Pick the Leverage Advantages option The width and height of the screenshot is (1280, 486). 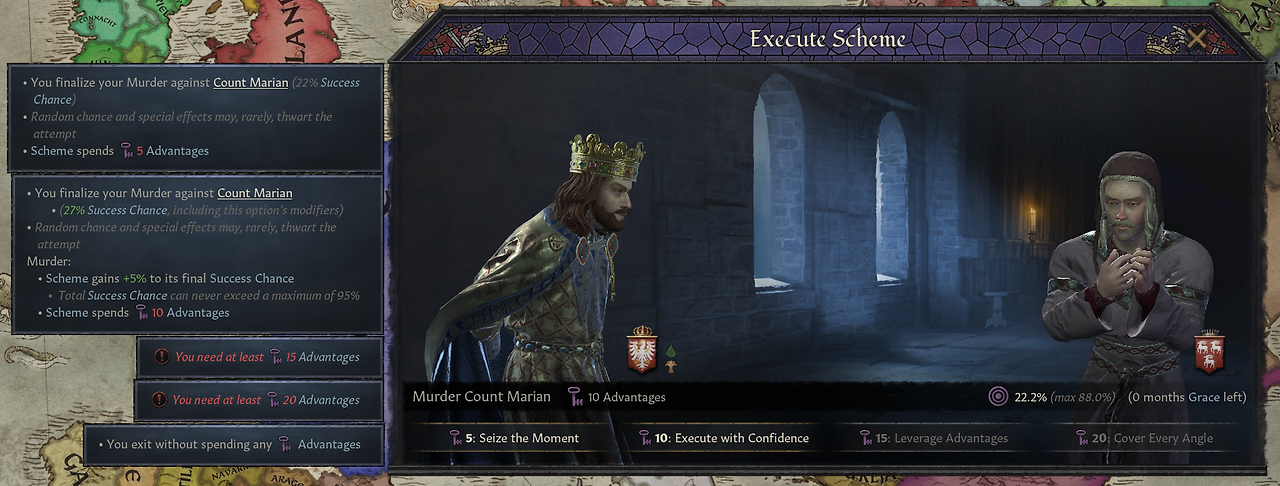pos(934,438)
